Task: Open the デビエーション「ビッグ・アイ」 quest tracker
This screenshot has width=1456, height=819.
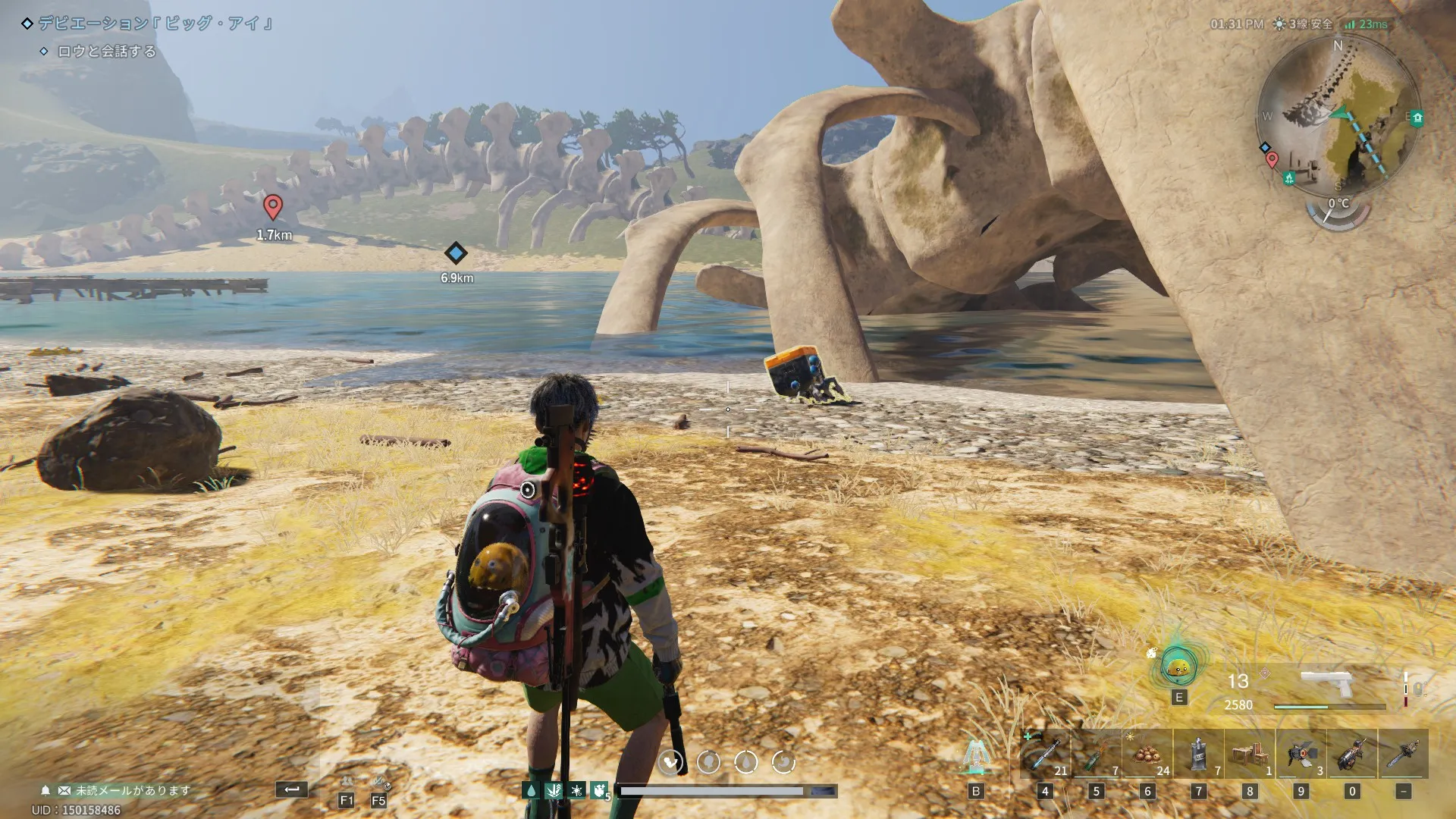Action: click(x=155, y=24)
